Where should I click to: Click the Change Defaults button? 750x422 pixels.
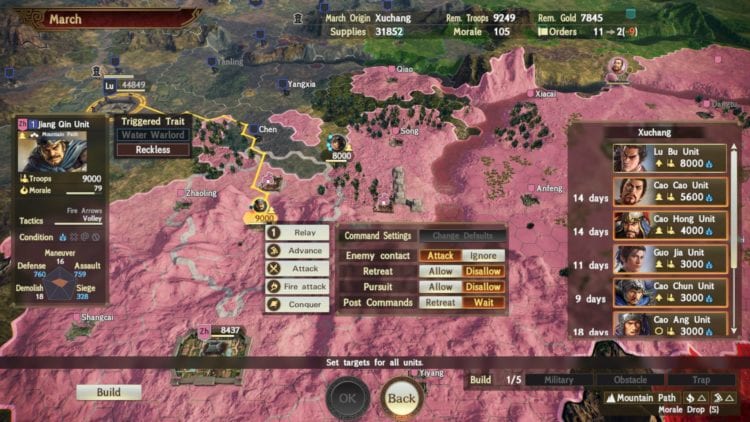coord(460,236)
